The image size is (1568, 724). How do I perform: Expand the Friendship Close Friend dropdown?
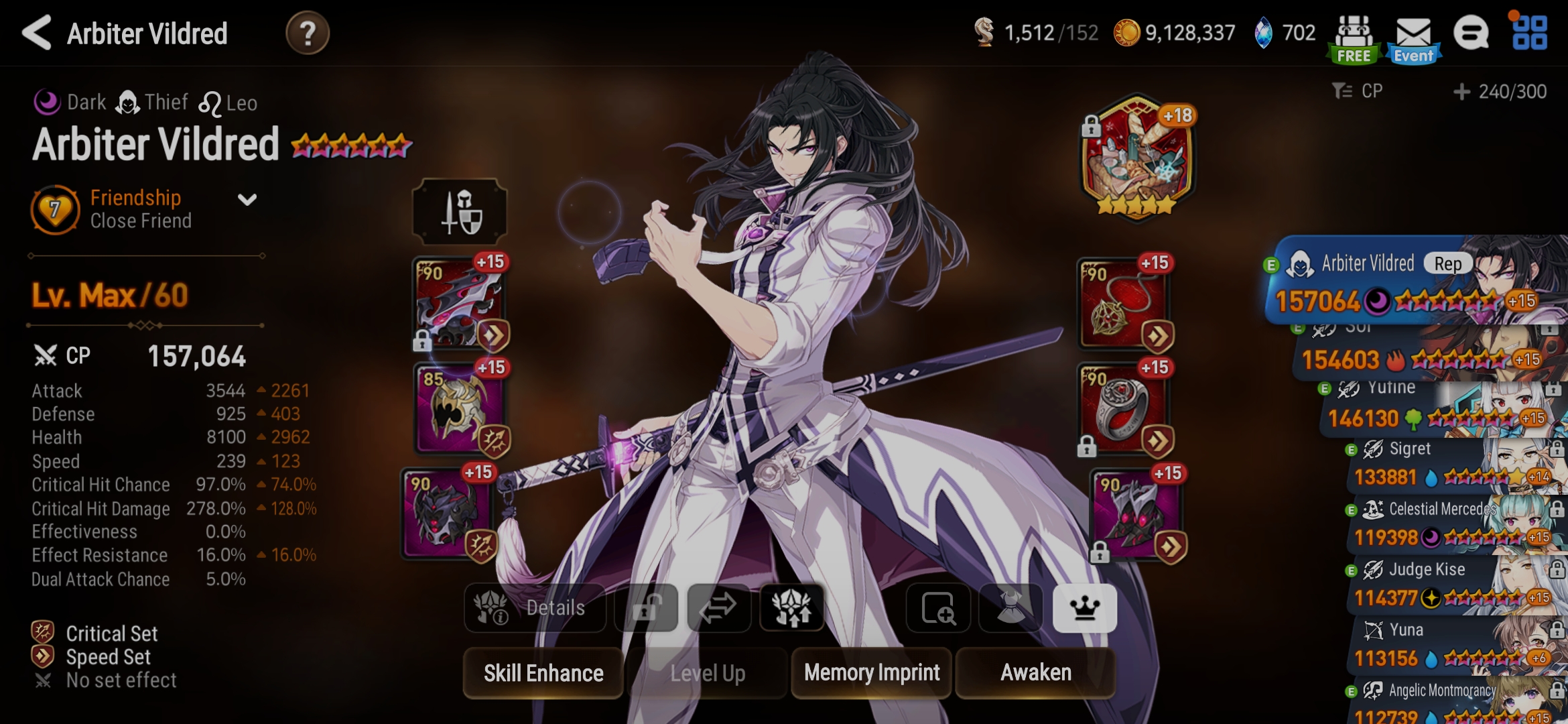[x=247, y=199]
